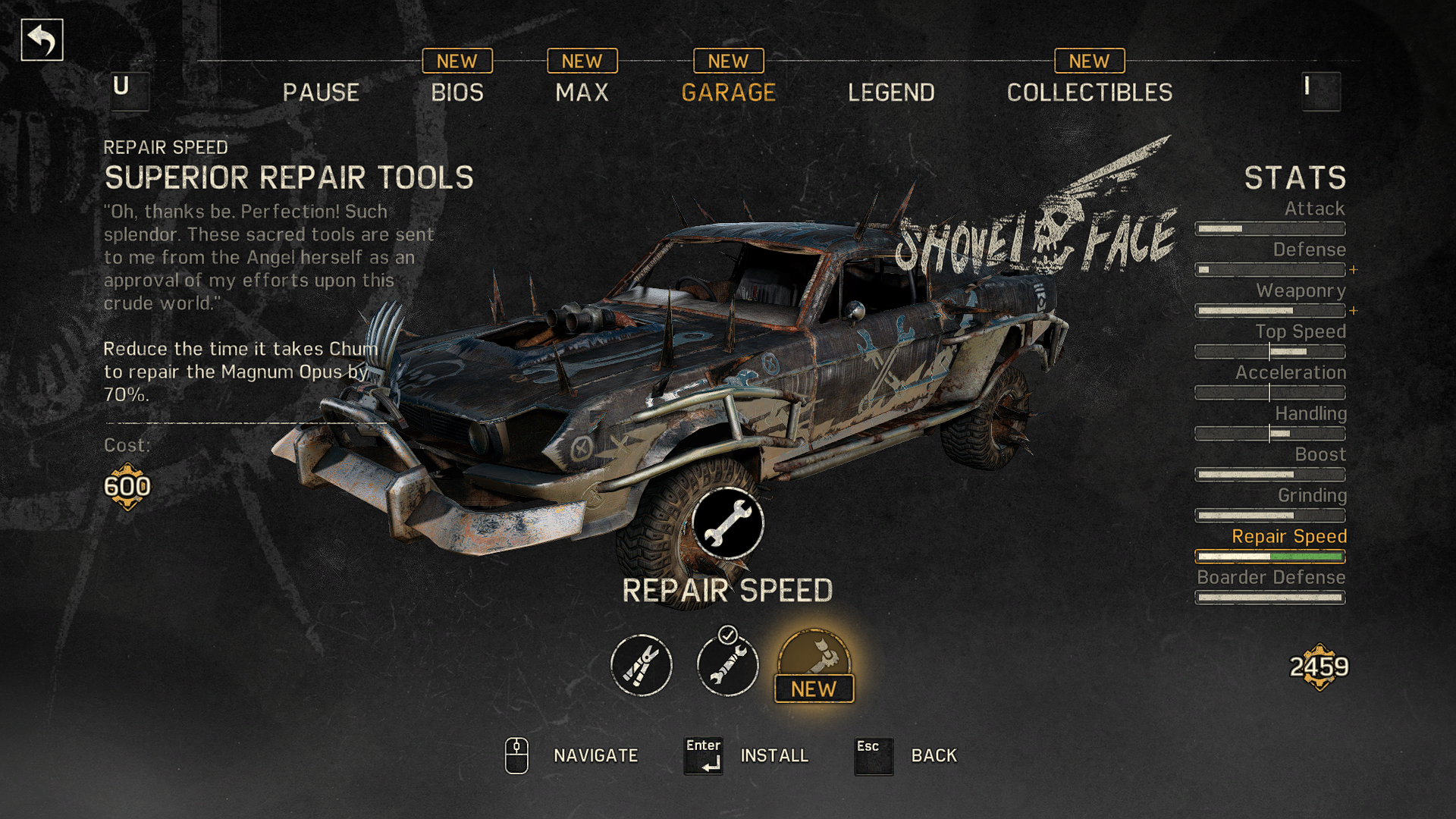Screen dimensions: 1456x819
Task: Open the BIOS tab
Action: 457,93
